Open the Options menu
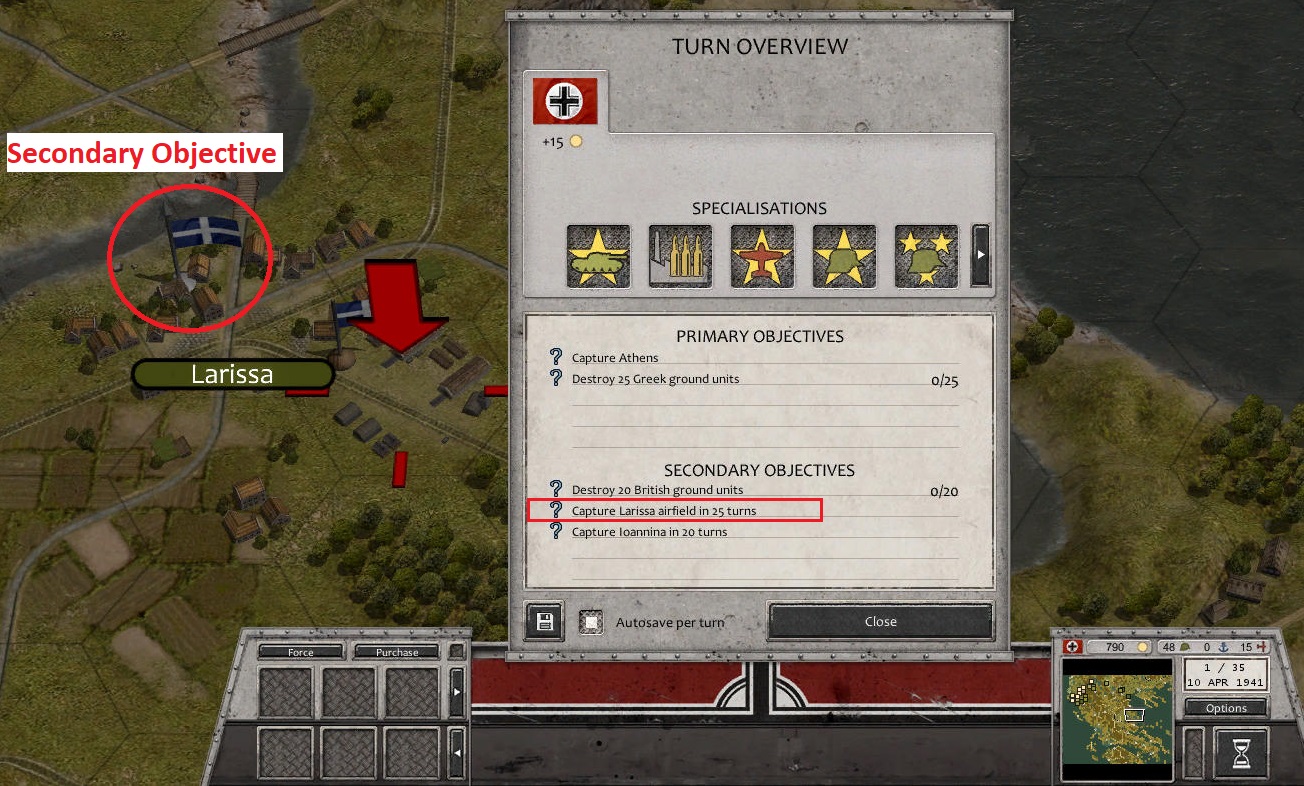 click(x=1225, y=707)
